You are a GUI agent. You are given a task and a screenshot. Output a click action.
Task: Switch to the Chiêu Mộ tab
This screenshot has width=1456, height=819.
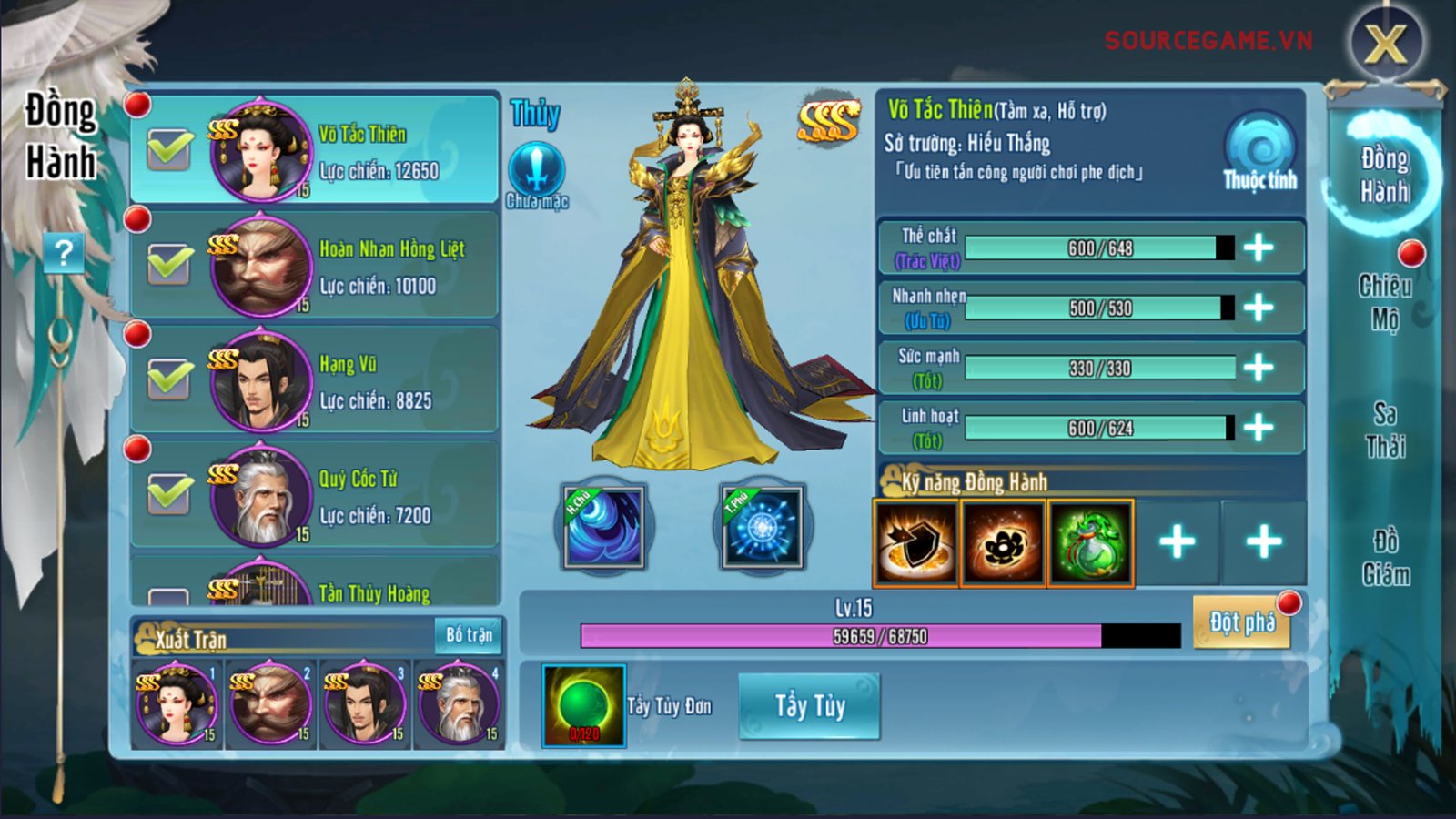1385,302
